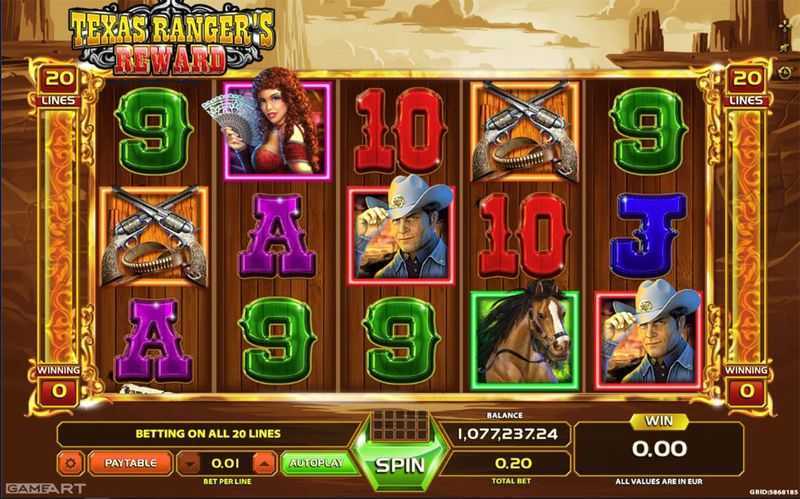The height and width of the screenshot is (499, 800).
Task: Increase the bet per line
Action: tap(264, 463)
